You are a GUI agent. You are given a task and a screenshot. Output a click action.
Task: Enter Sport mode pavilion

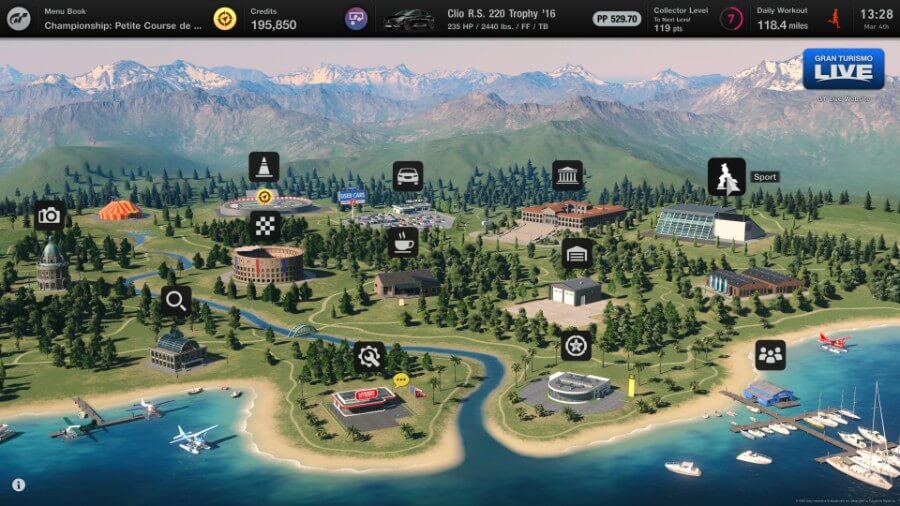coord(727,177)
